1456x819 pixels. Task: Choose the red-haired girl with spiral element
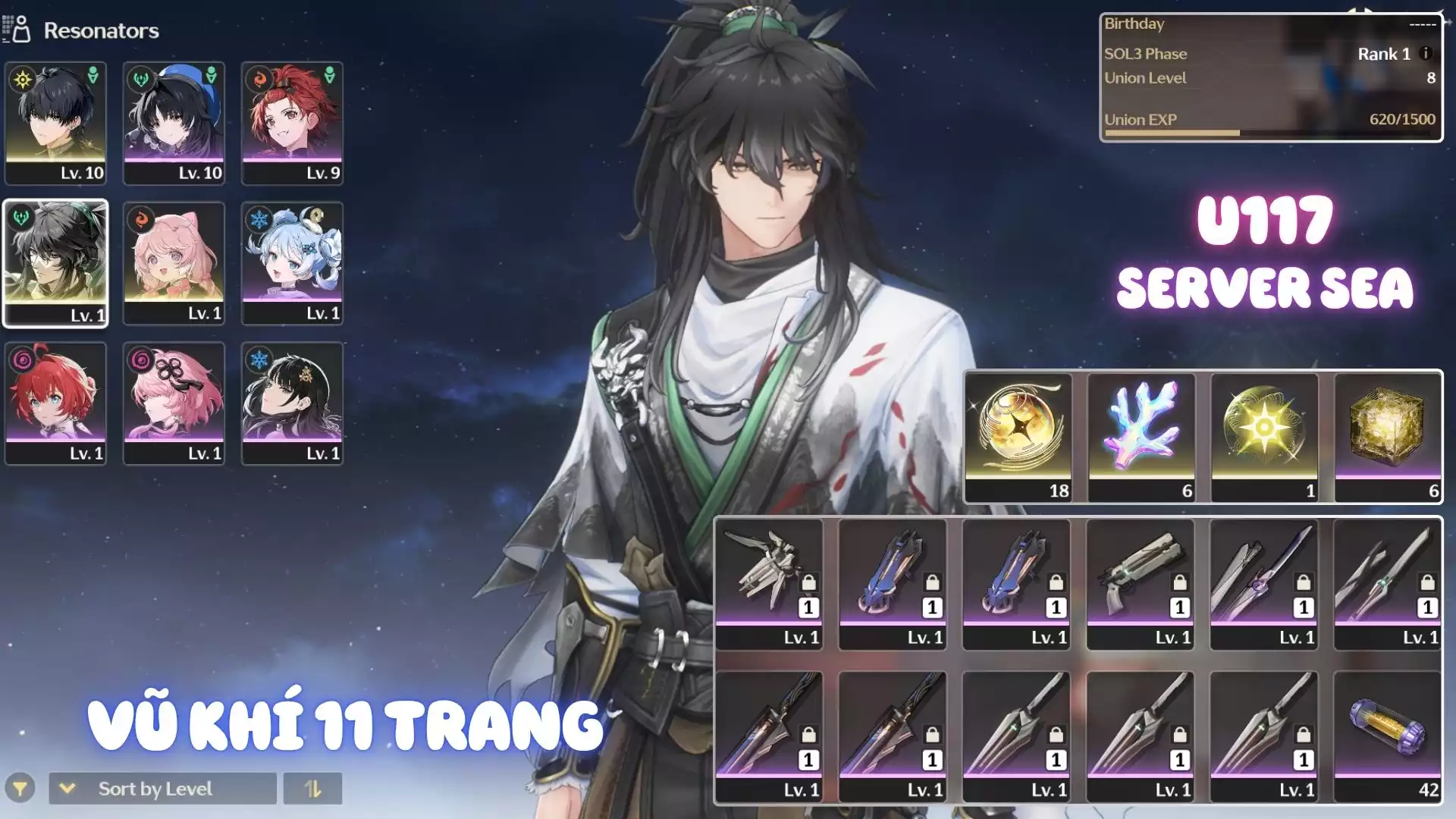point(55,403)
